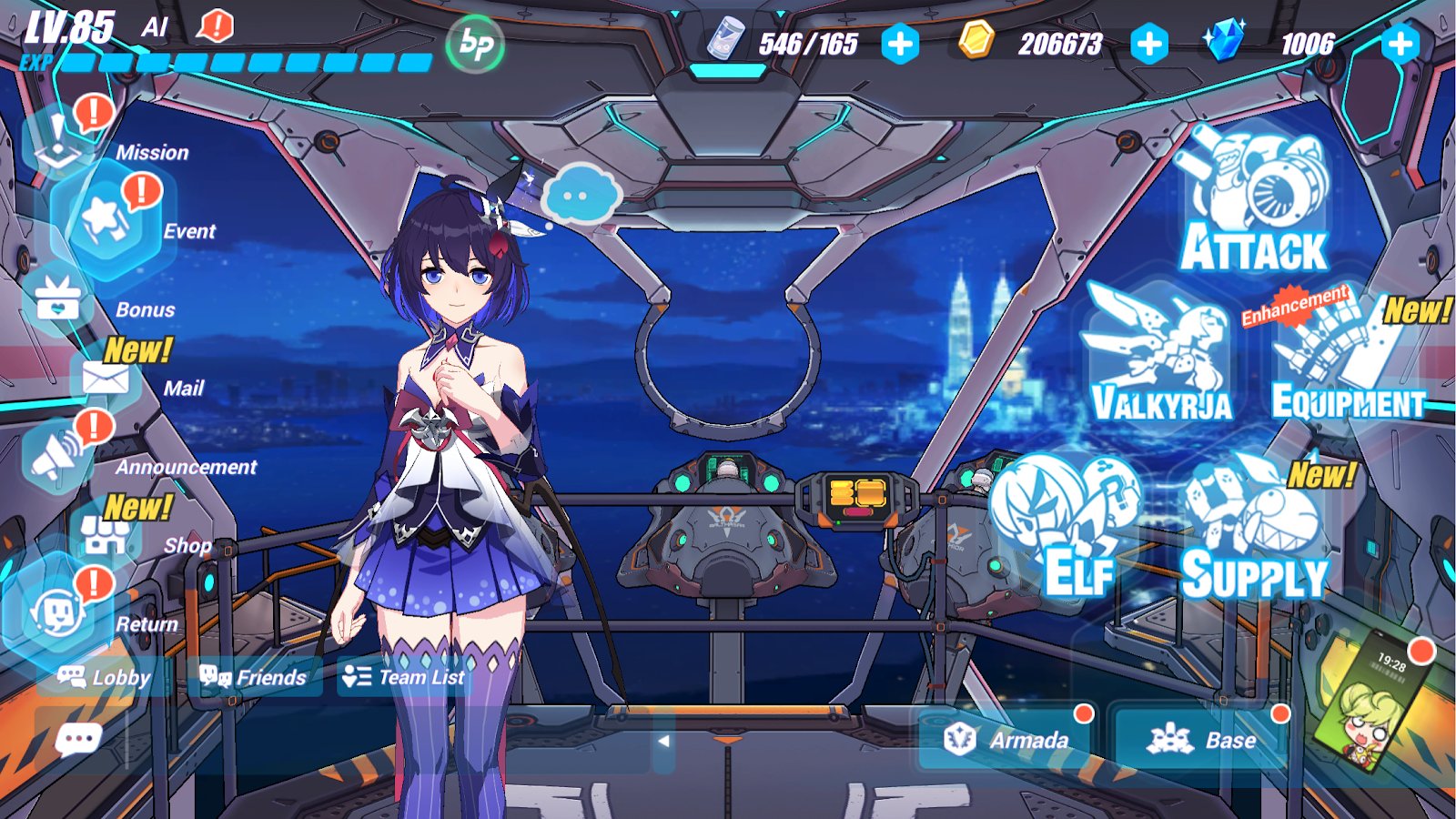The image size is (1456, 819).
Task: Show the Team List
Action: (x=404, y=677)
